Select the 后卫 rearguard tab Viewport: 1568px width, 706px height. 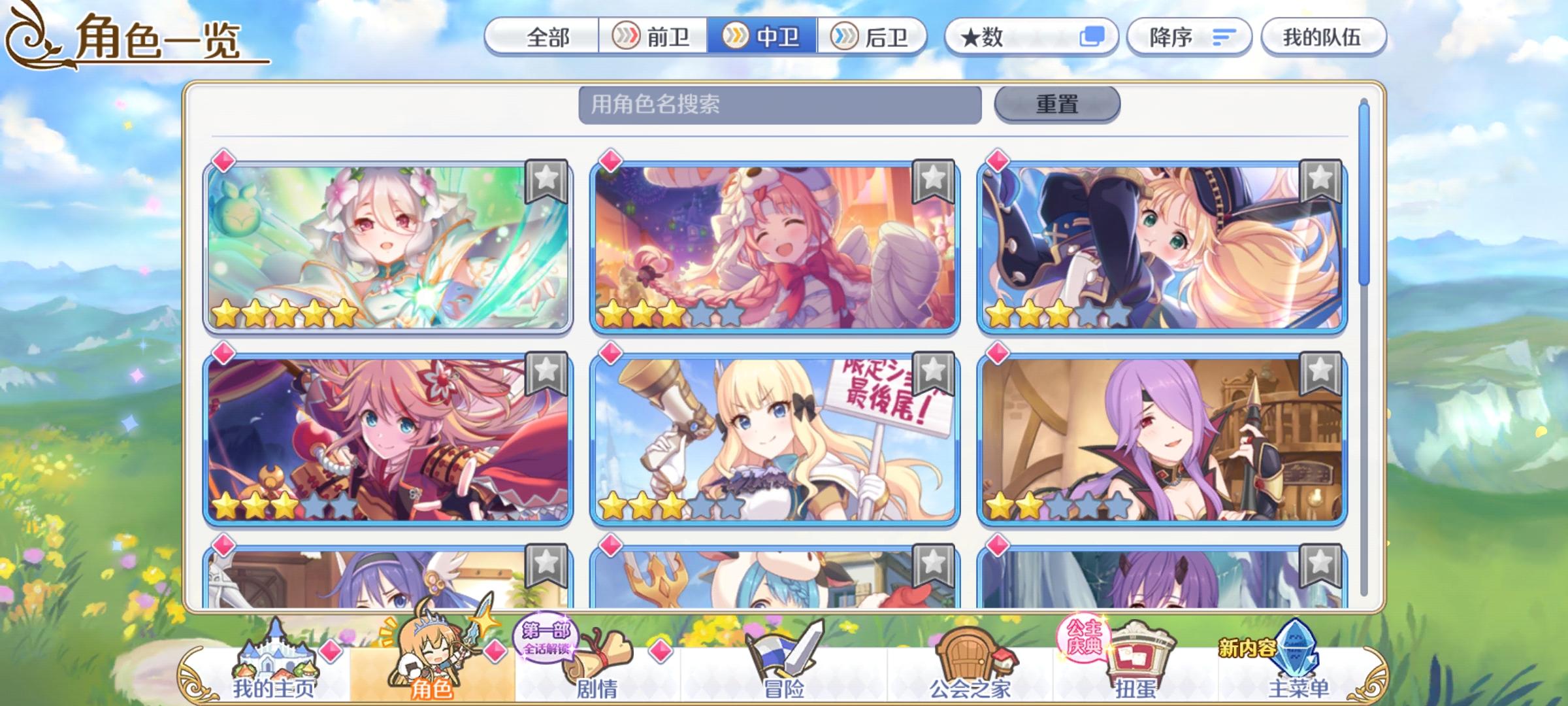[x=874, y=38]
